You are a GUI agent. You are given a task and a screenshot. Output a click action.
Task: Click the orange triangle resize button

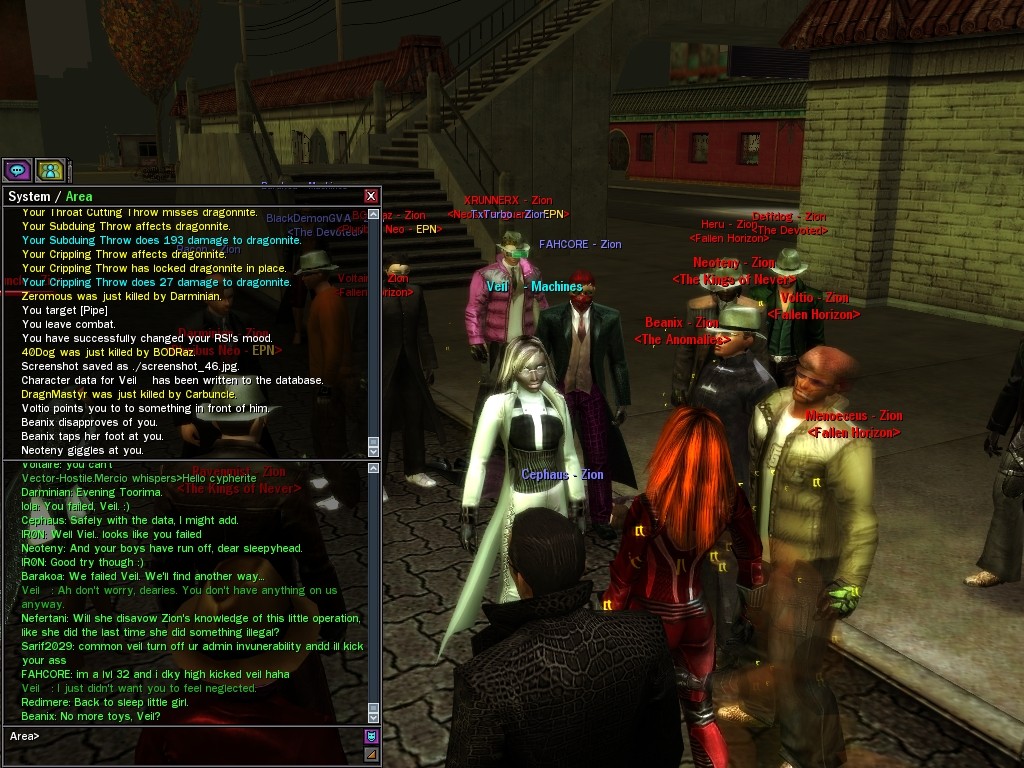tap(371, 754)
